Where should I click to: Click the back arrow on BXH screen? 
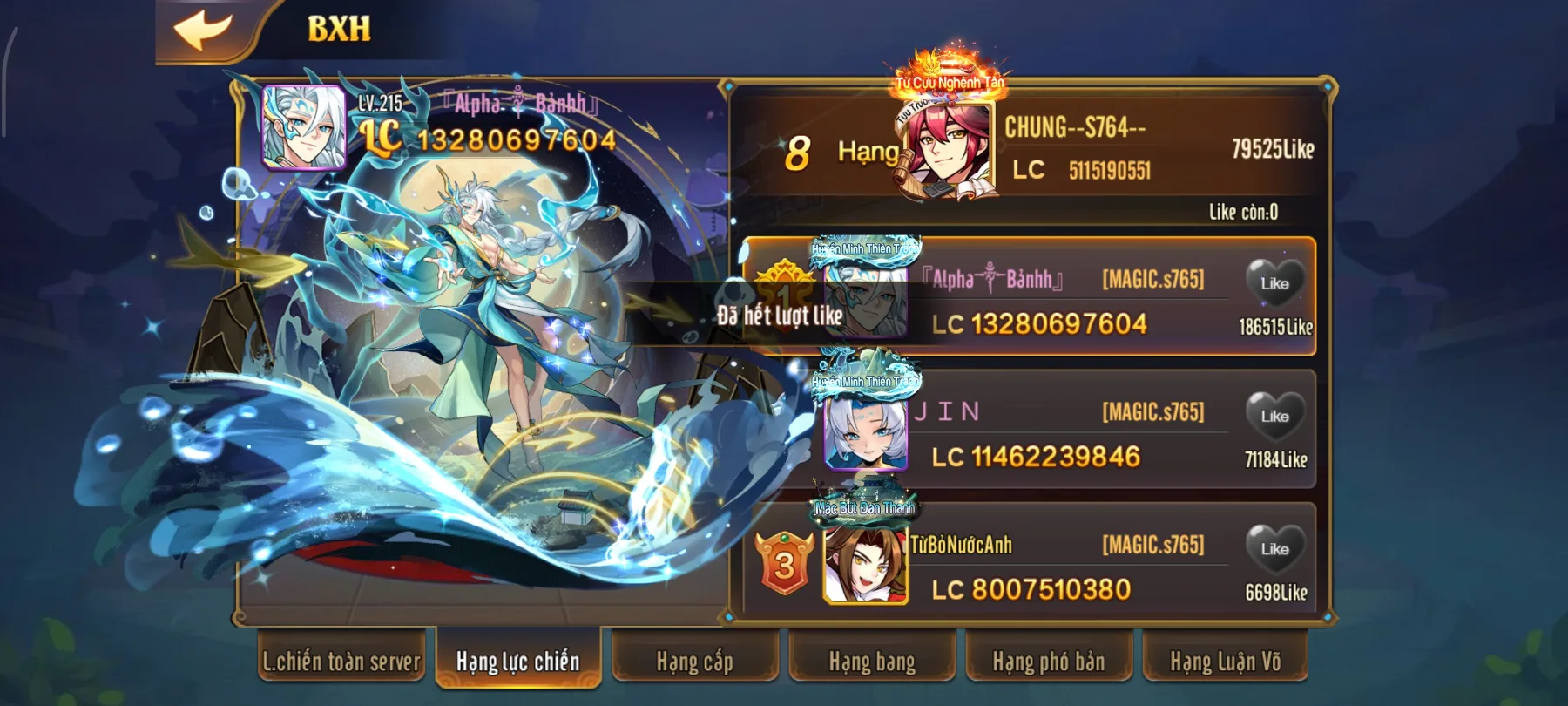(202, 30)
